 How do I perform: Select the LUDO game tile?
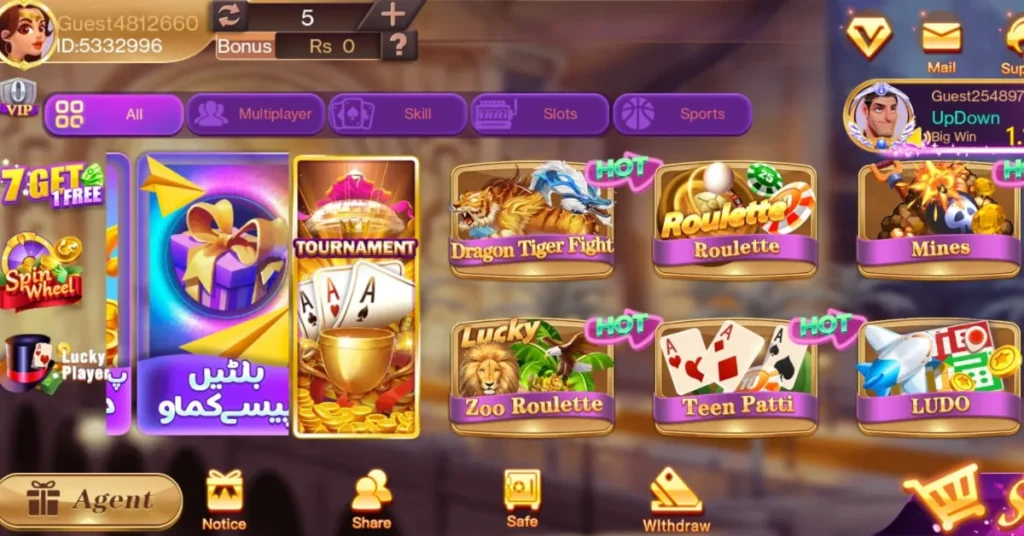(x=938, y=377)
